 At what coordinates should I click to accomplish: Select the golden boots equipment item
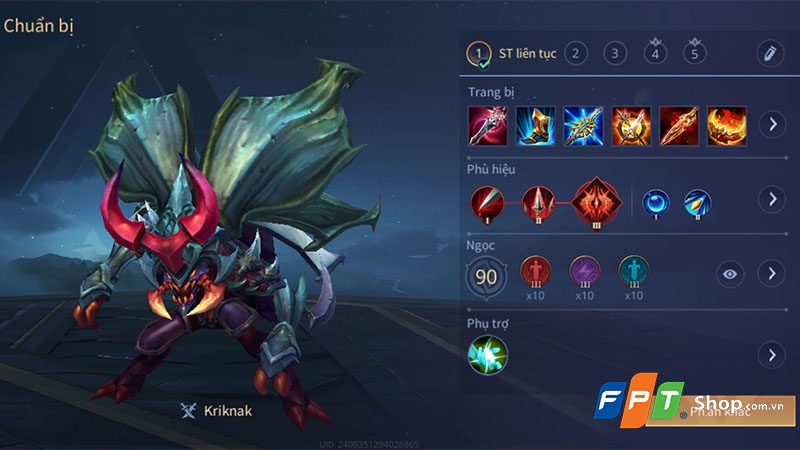tap(535, 125)
